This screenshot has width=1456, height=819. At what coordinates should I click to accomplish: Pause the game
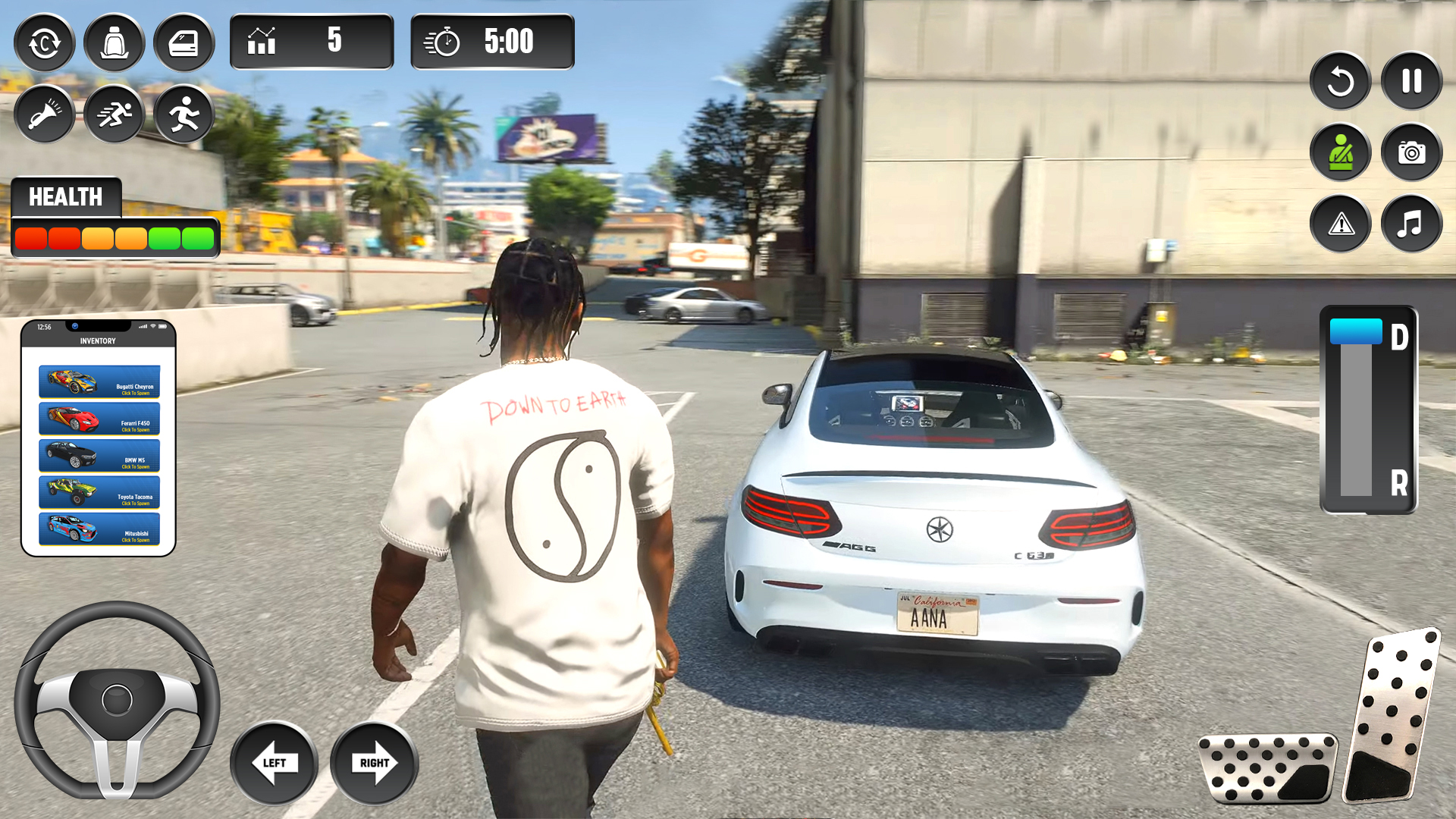(x=1410, y=81)
